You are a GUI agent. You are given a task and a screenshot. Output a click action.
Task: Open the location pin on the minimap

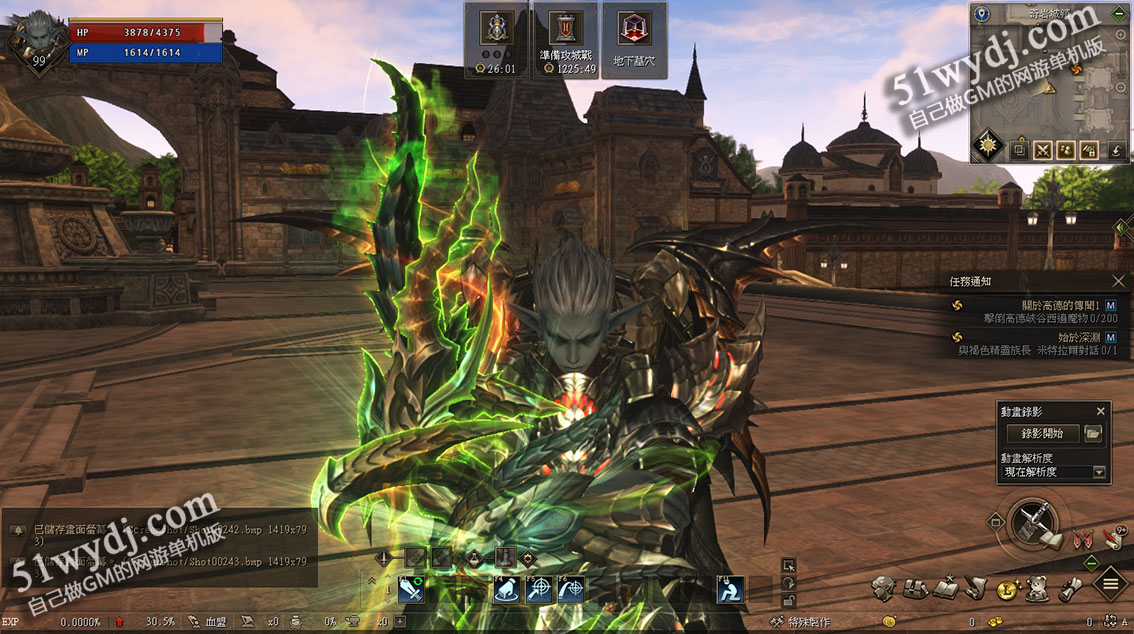pos(982,15)
